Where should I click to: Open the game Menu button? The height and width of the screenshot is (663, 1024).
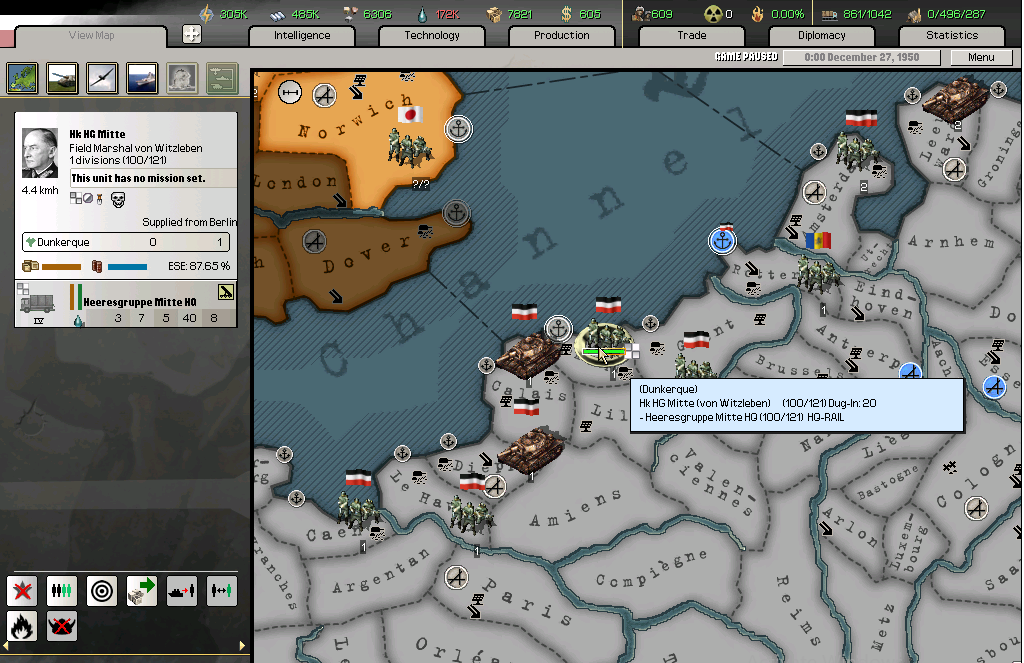click(981, 57)
